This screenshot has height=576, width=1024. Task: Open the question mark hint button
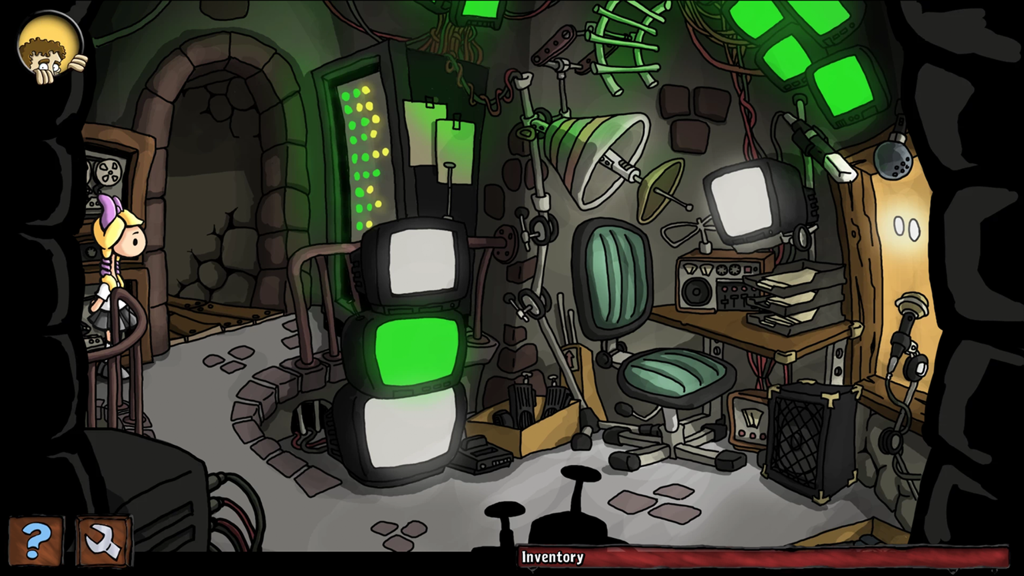35,541
